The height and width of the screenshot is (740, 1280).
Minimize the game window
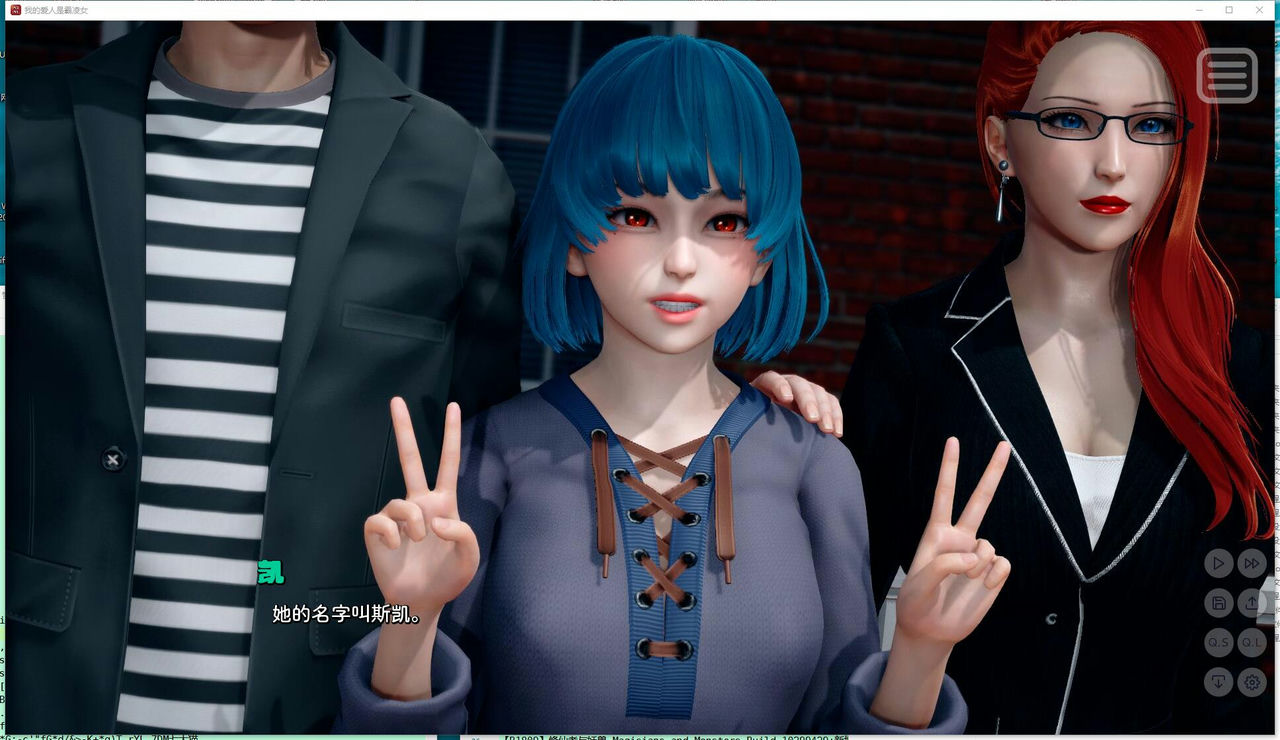(x=1200, y=10)
